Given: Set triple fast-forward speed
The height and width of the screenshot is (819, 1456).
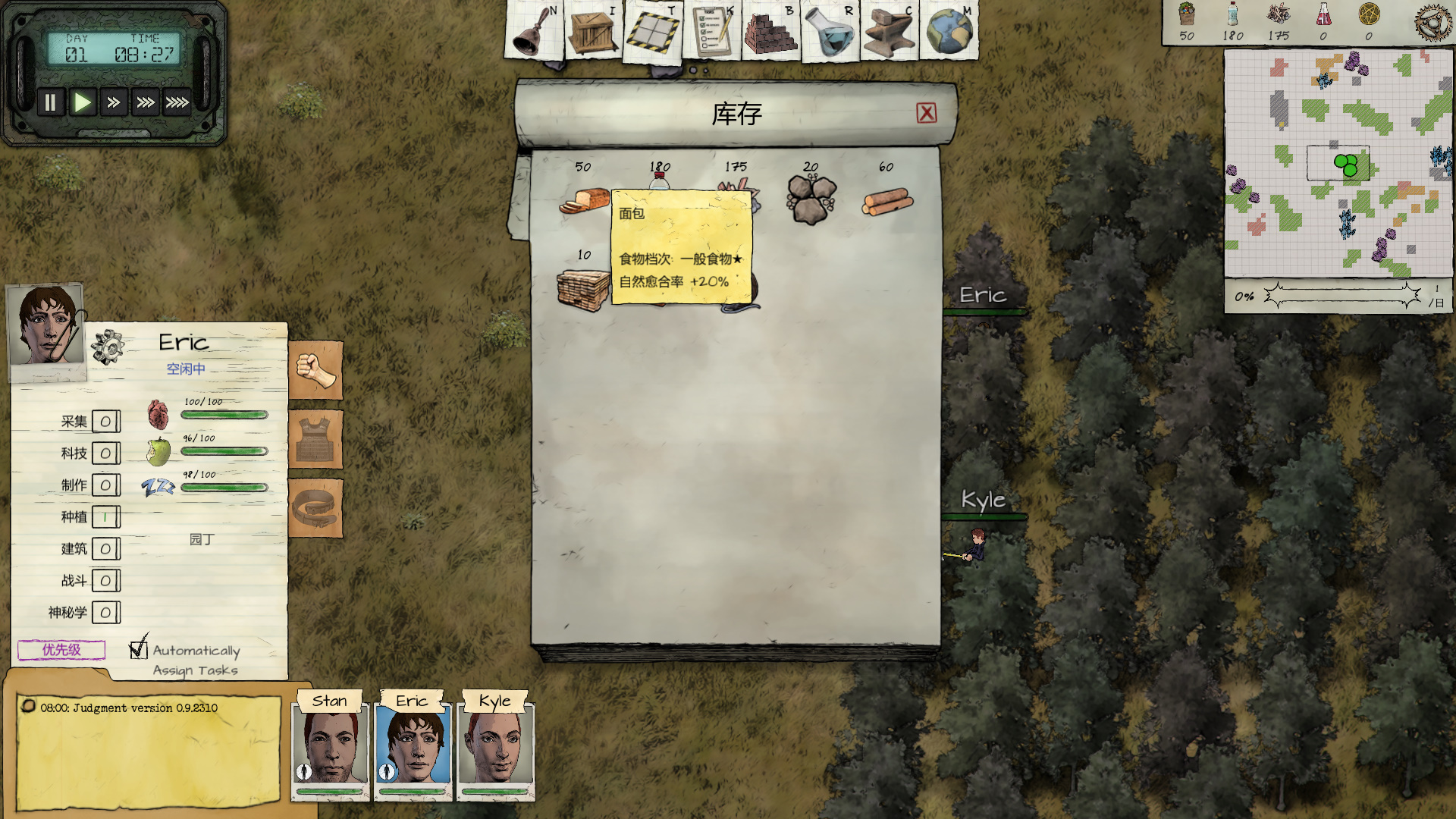Looking at the screenshot, I should 146,102.
